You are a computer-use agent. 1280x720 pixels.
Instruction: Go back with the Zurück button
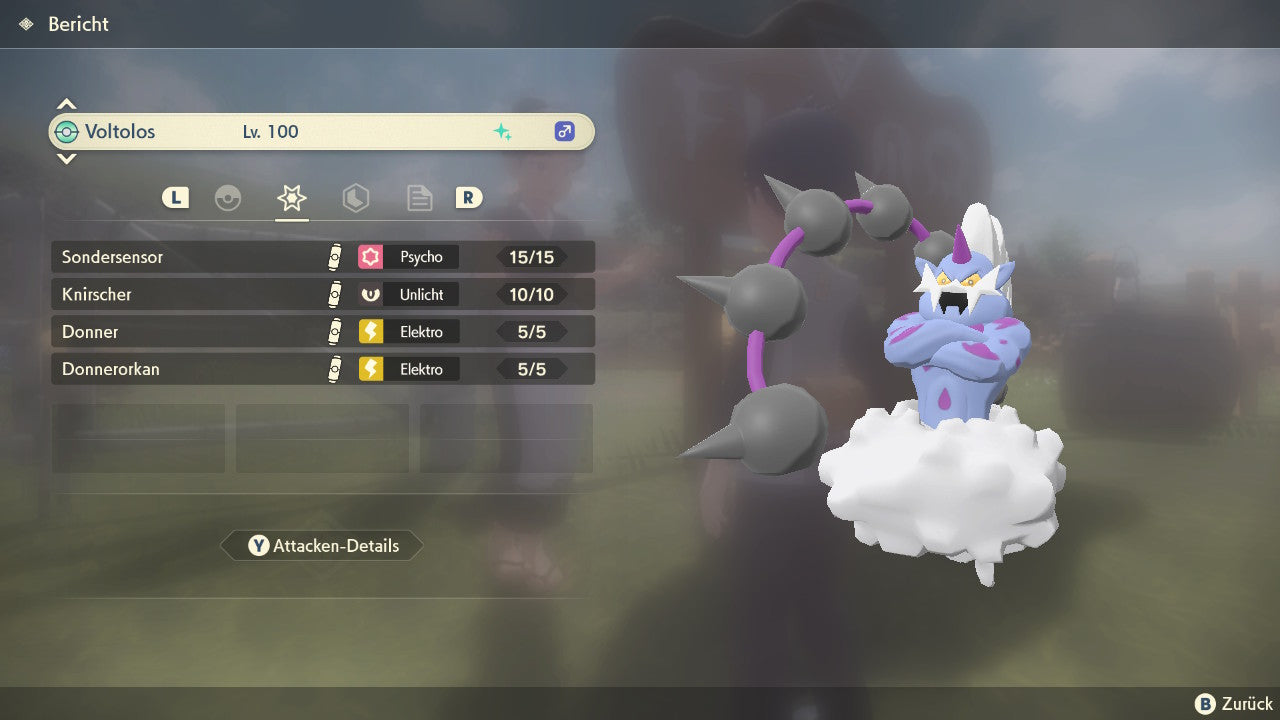pyautogui.click(x=1234, y=704)
